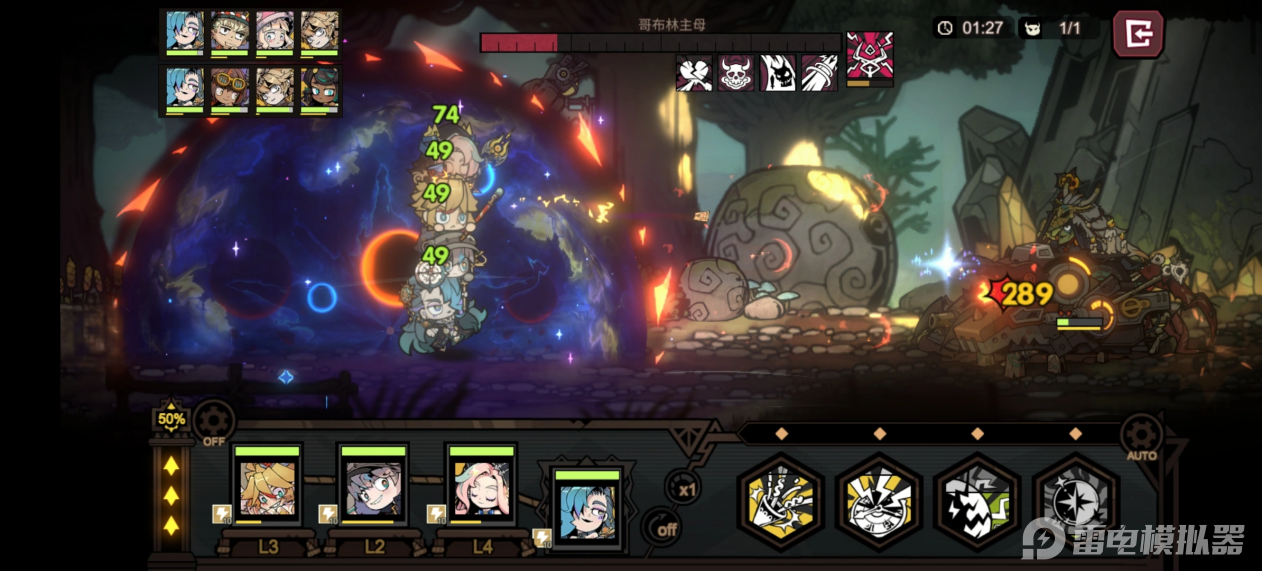Exit the battle with the red door button
Image resolution: width=1262 pixels, height=571 pixels.
(x=1138, y=34)
